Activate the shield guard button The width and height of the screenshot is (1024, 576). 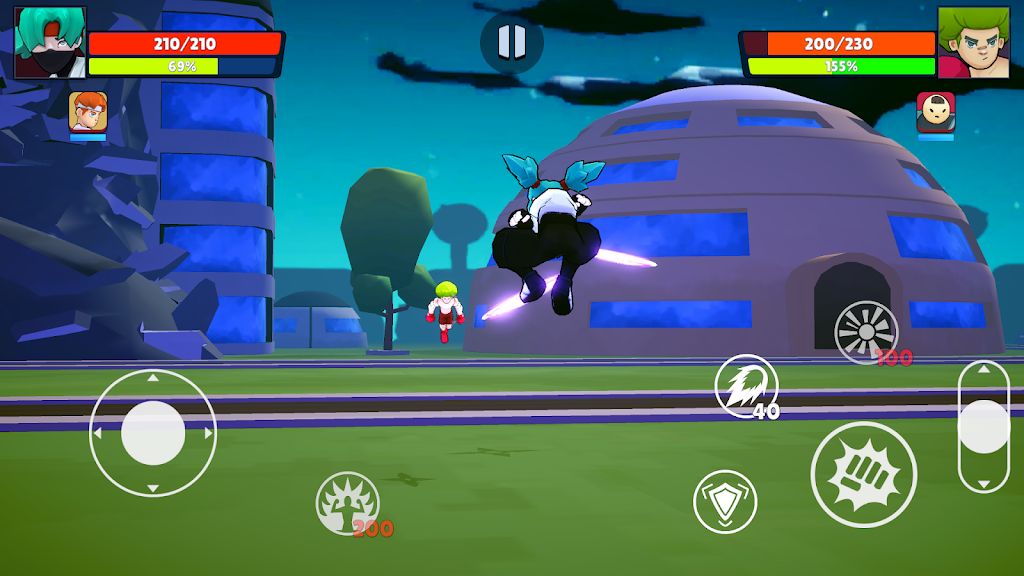(724, 500)
